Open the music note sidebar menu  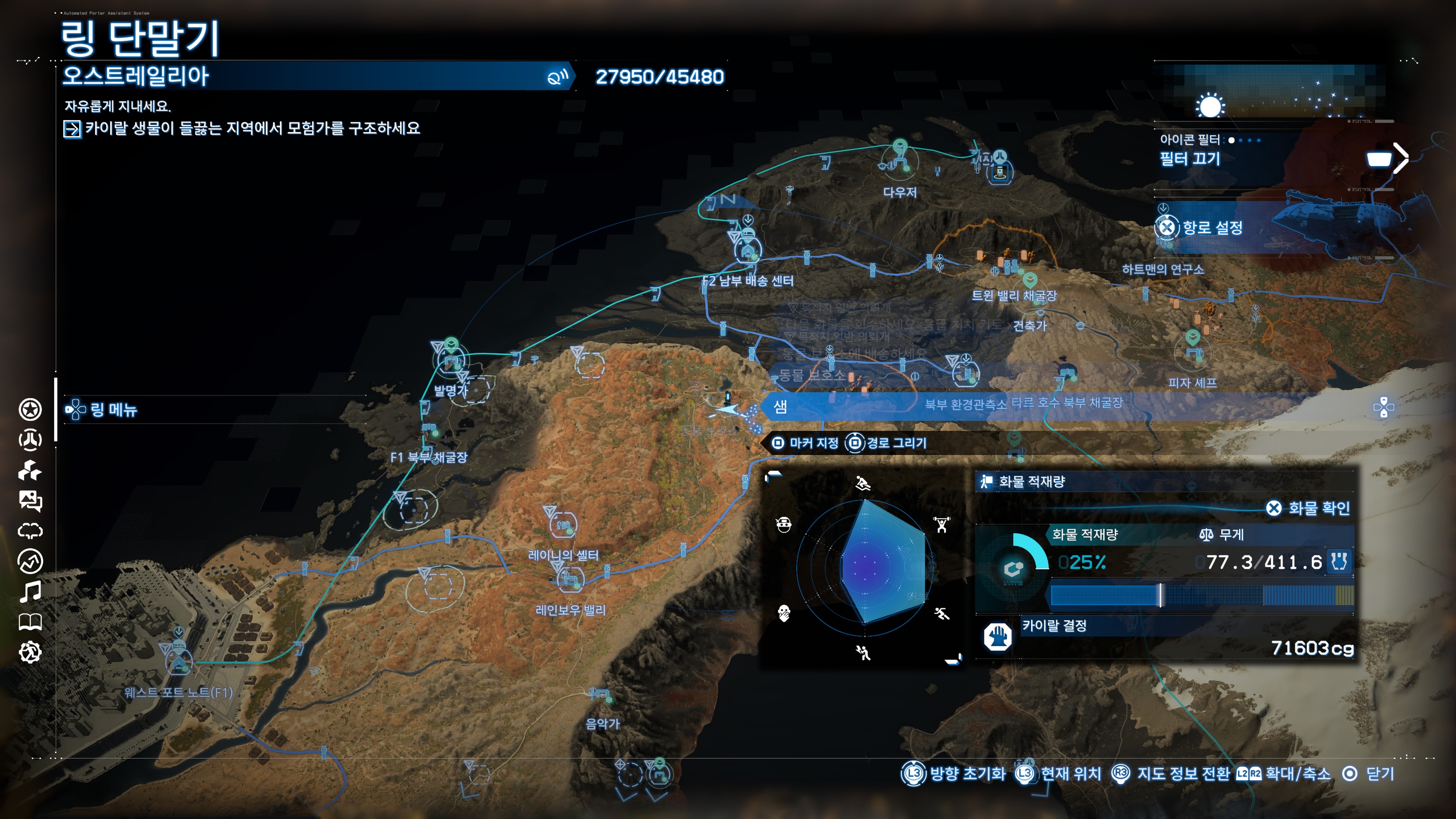(30, 591)
